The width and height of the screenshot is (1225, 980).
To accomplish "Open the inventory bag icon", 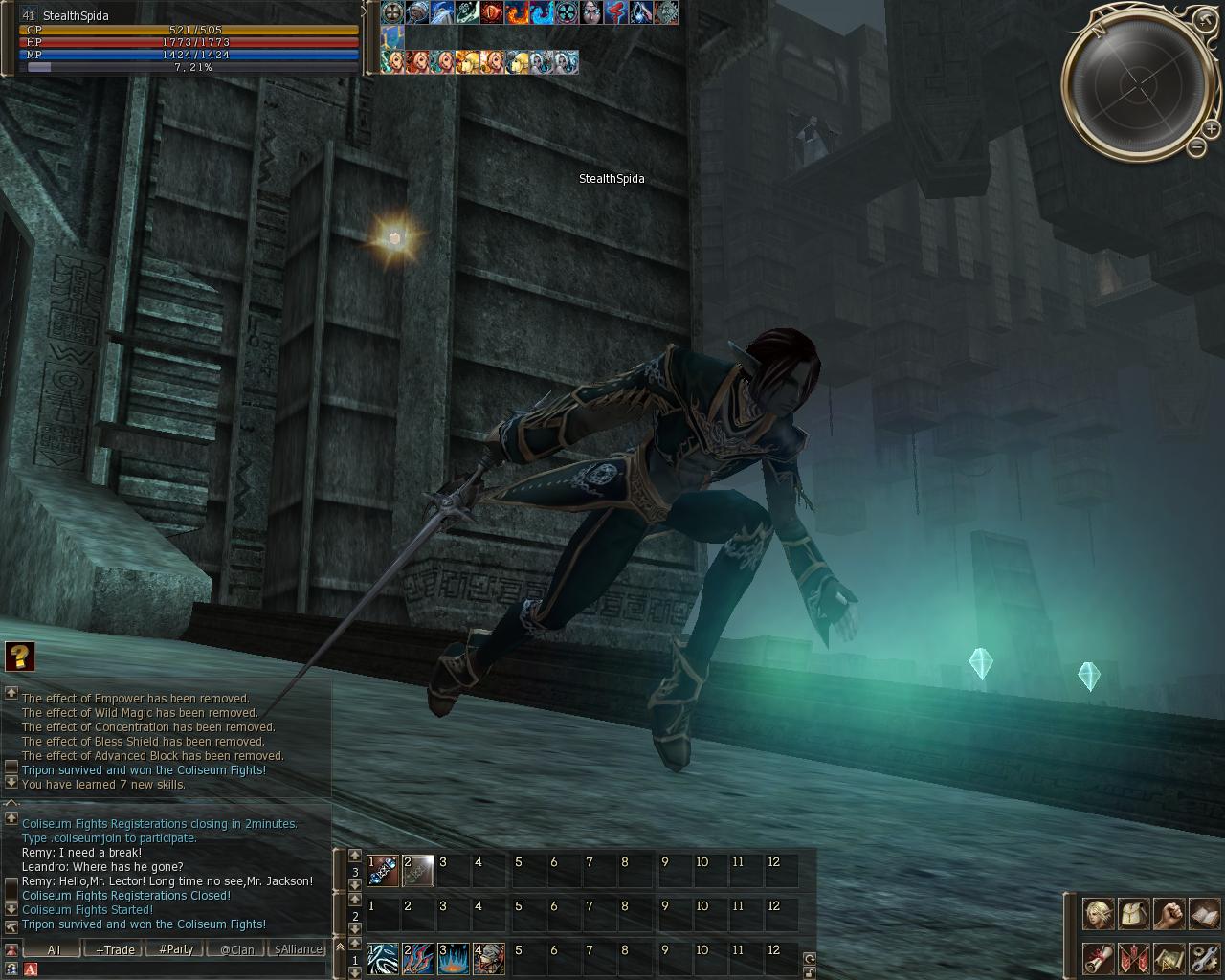I will pos(1133,914).
